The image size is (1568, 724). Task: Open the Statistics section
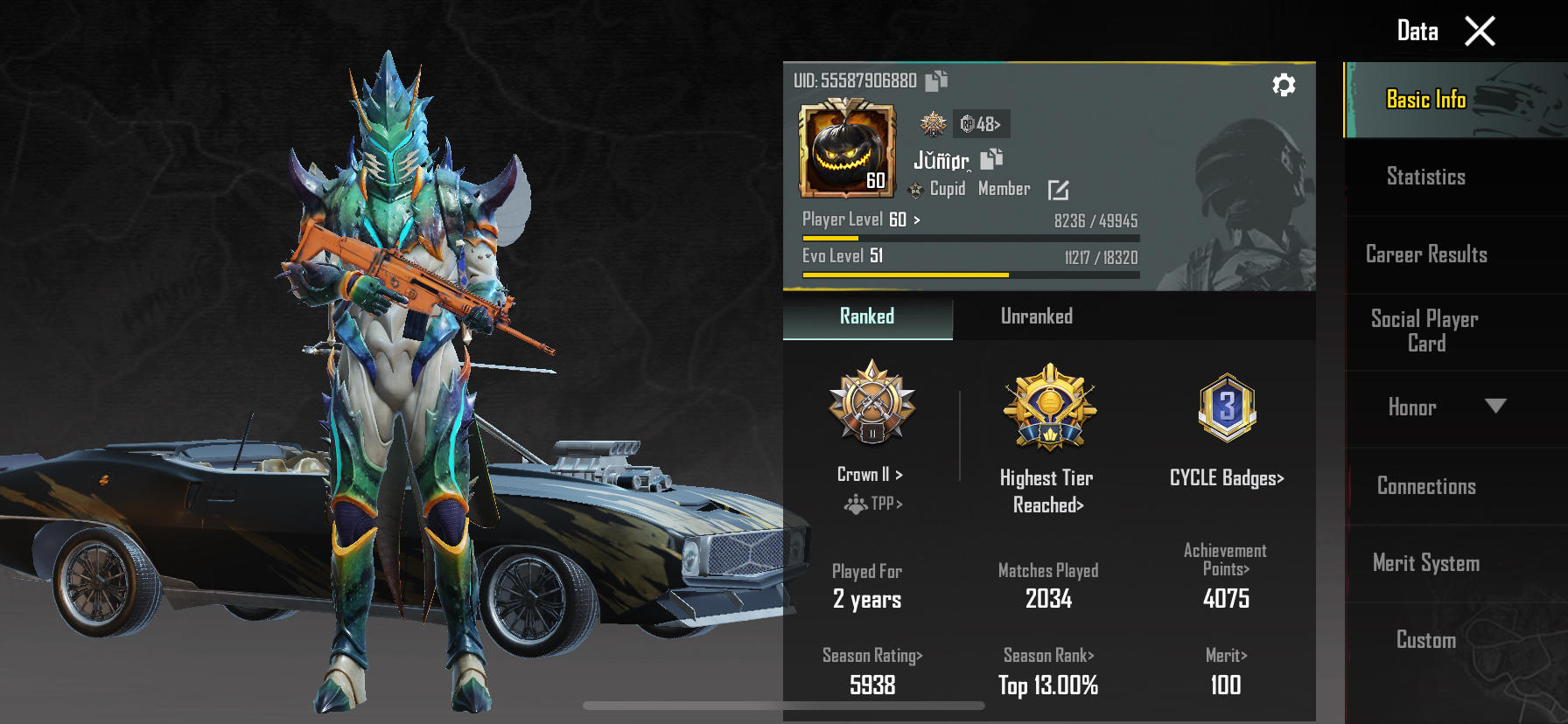1425,177
